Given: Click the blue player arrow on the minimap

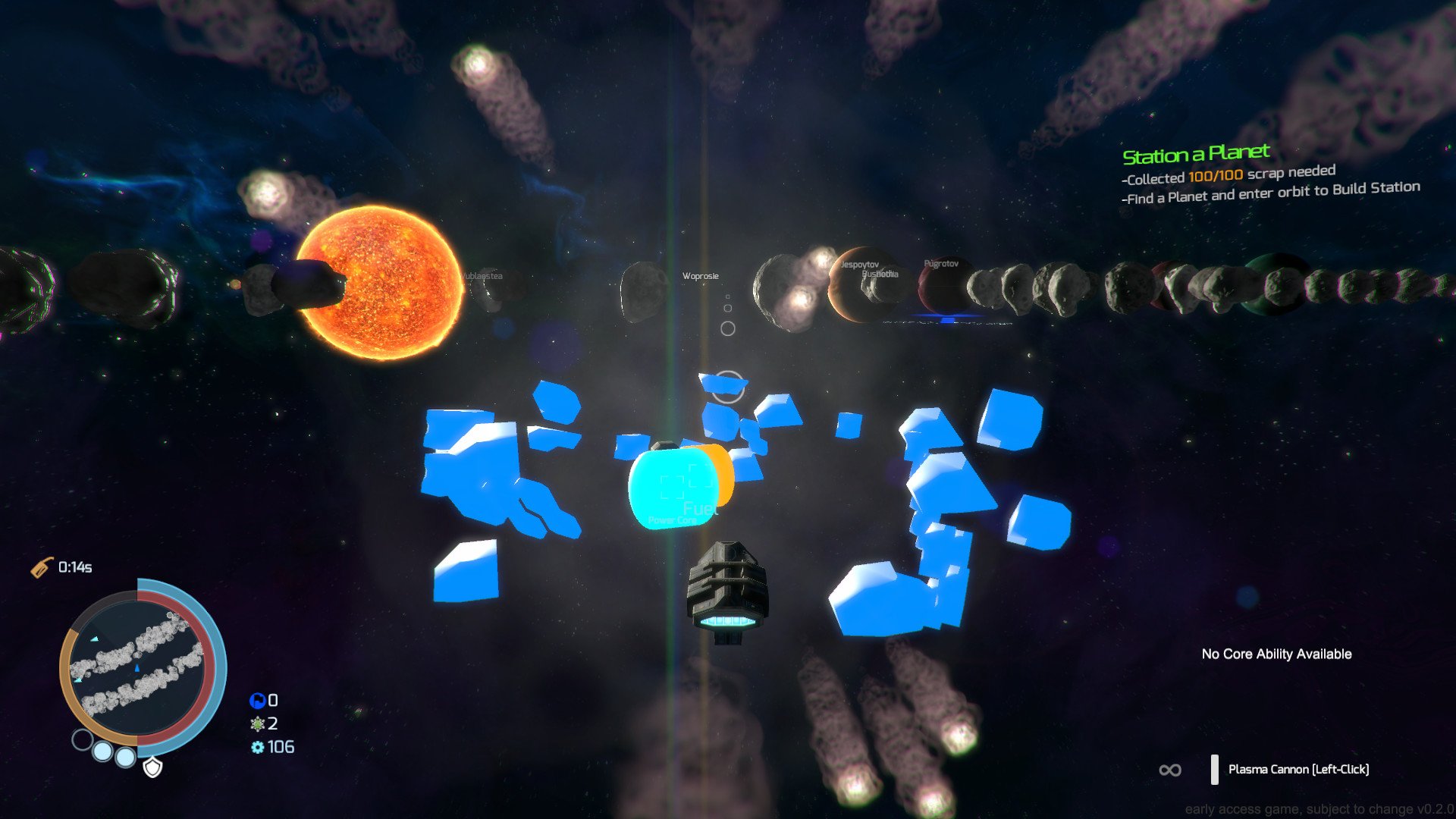Looking at the screenshot, I should coord(137,667).
